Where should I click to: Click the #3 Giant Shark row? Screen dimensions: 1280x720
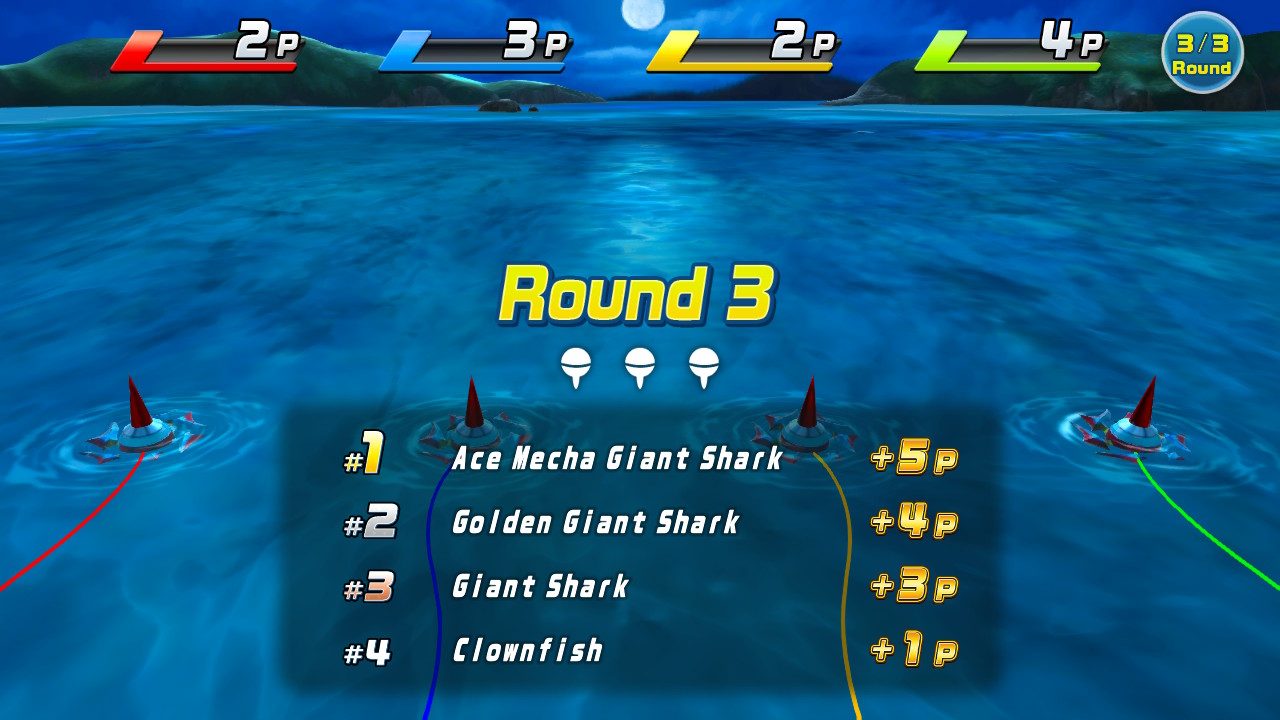540,586
